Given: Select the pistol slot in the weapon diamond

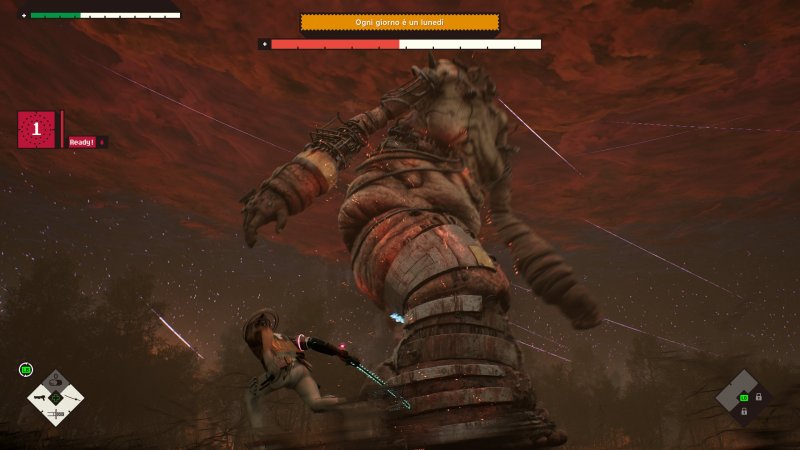Looking at the screenshot, I should point(40,397).
